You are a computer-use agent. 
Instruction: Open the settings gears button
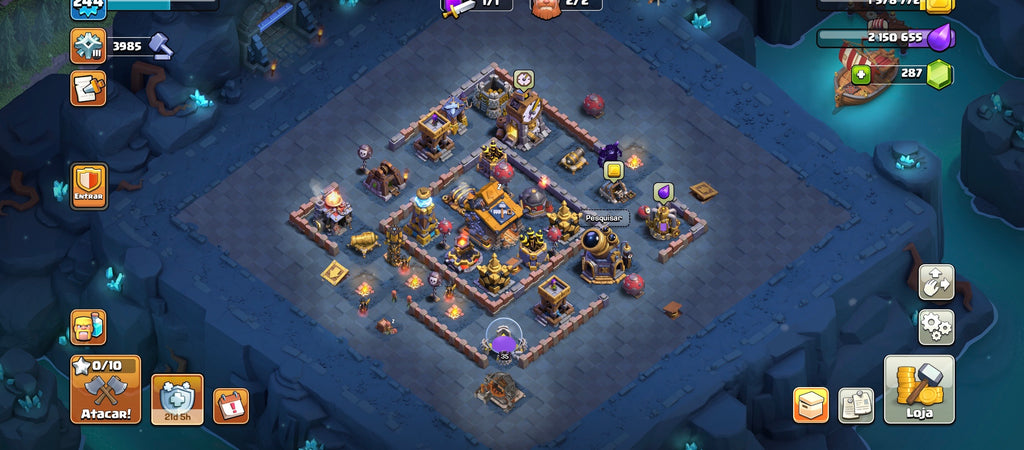(x=936, y=327)
